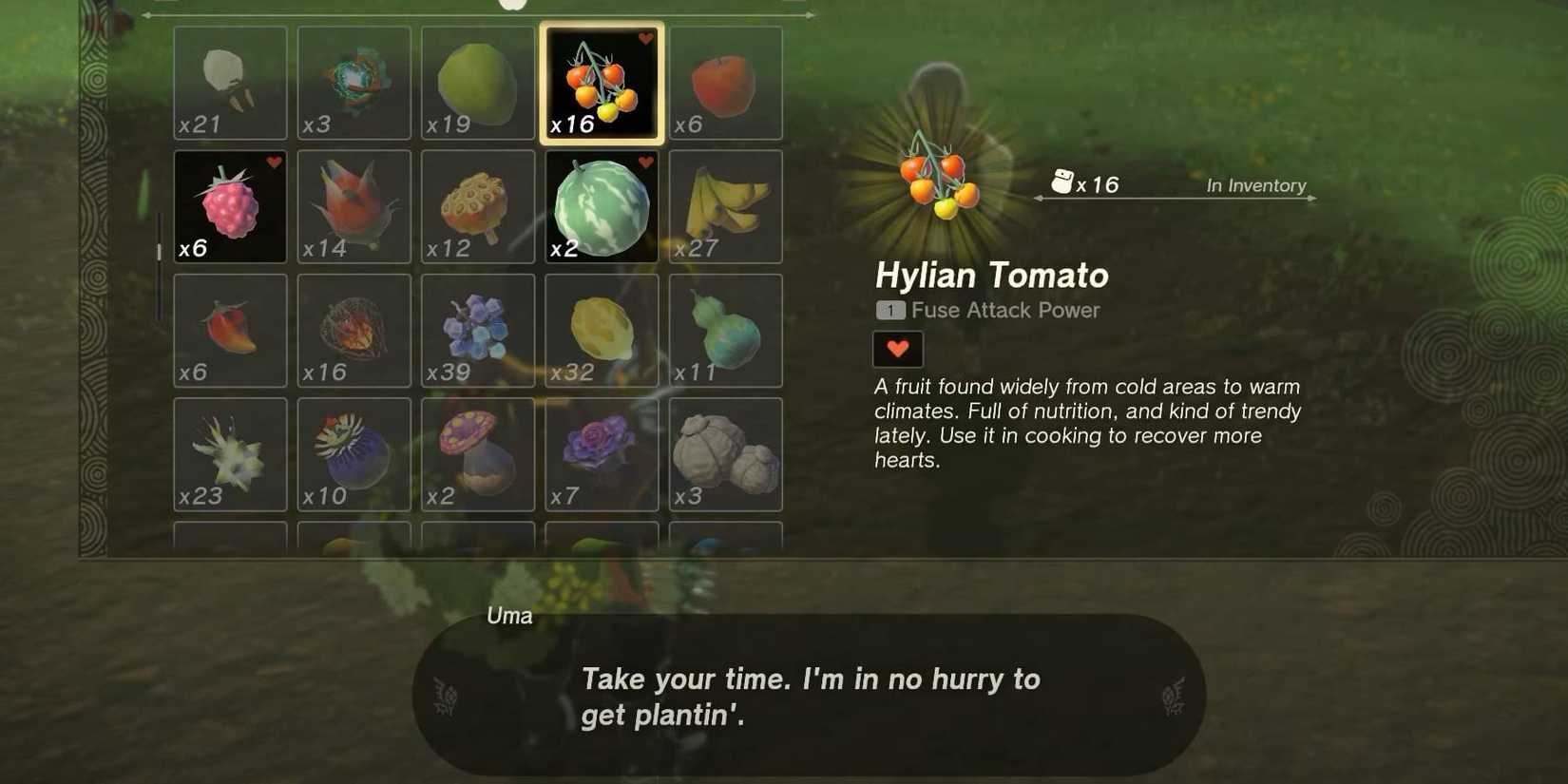Select the Hydromelon icon
Screen dimensions: 1568x784
[x=601, y=206]
